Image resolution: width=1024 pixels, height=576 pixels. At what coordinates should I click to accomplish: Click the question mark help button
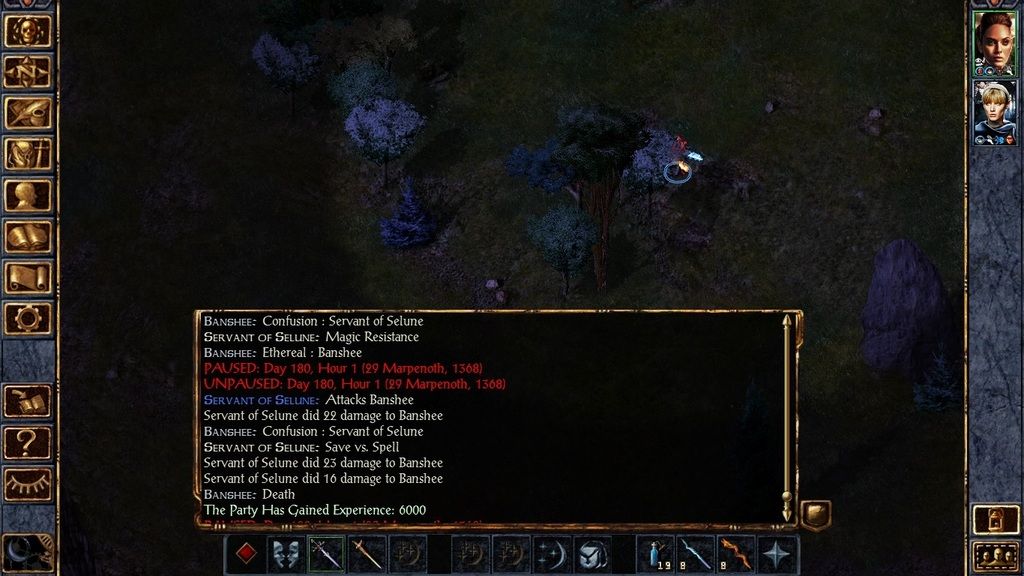pos(28,442)
